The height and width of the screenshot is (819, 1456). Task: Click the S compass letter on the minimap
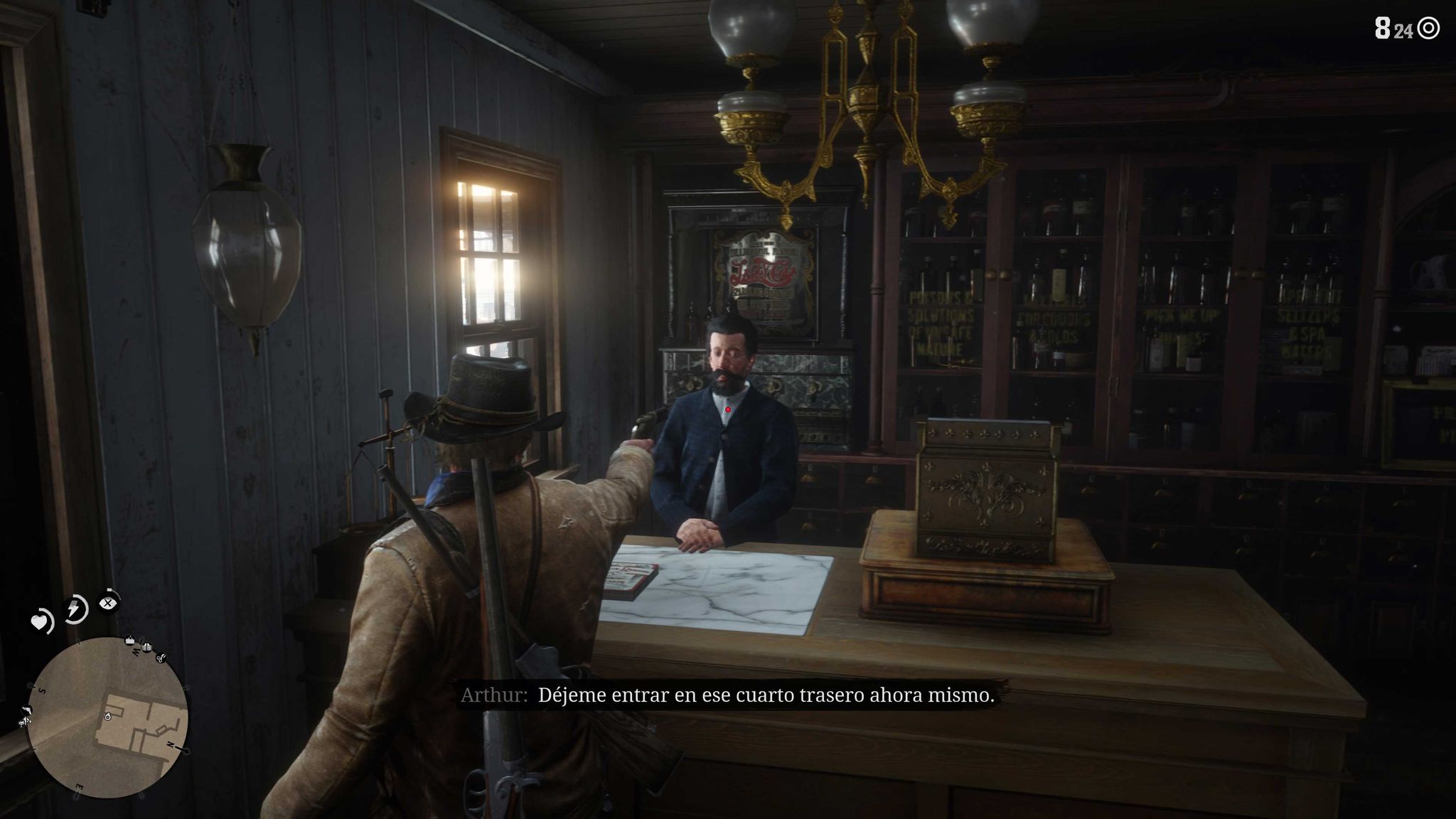(x=41, y=690)
